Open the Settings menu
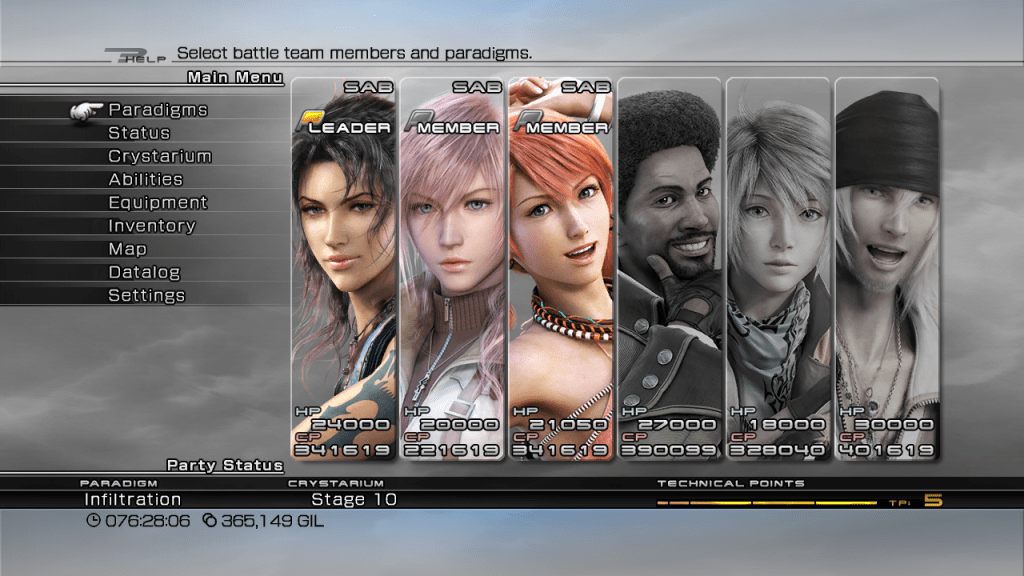 click(146, 296)
